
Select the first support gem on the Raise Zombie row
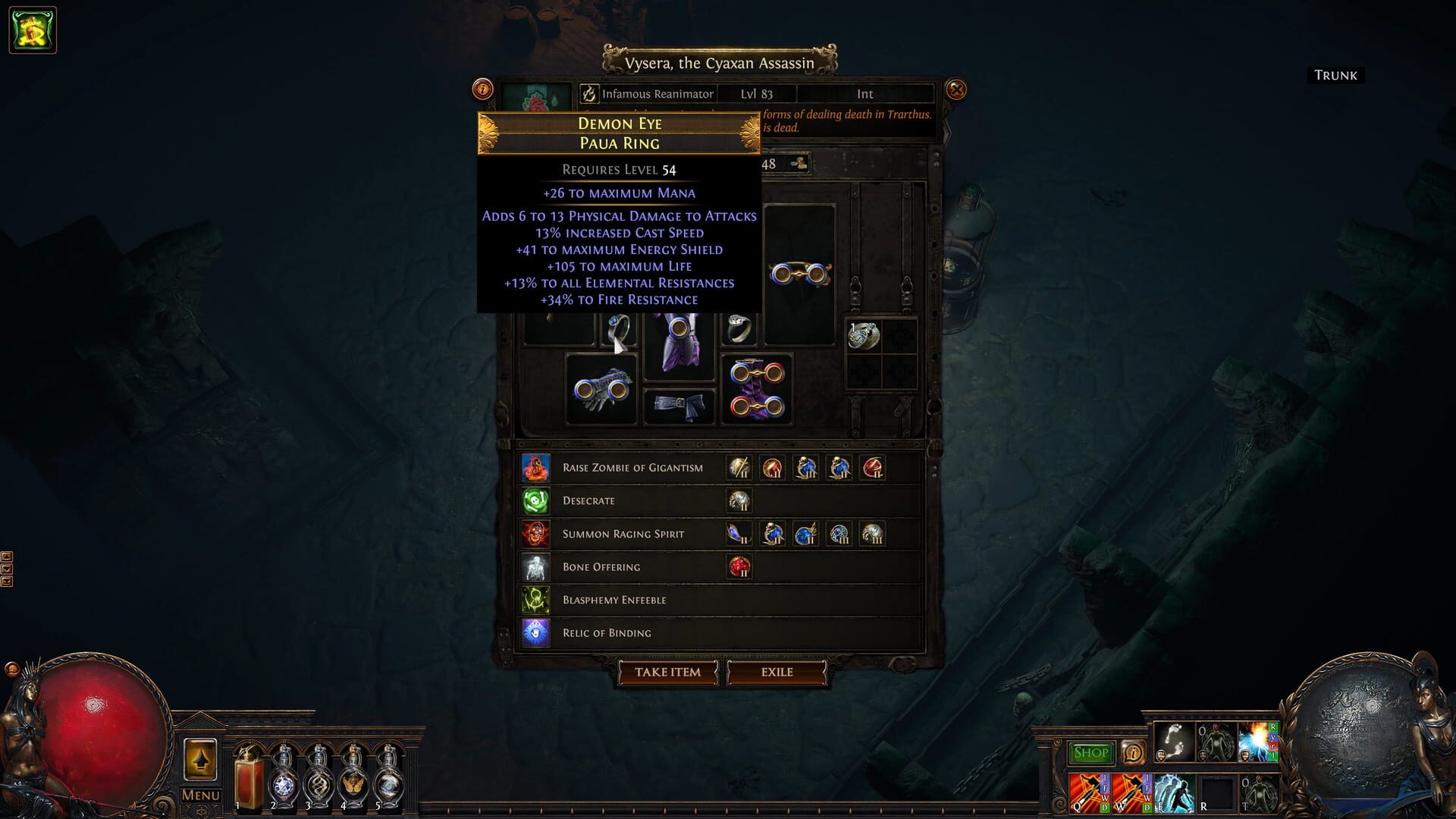click(x=739, y=468)
